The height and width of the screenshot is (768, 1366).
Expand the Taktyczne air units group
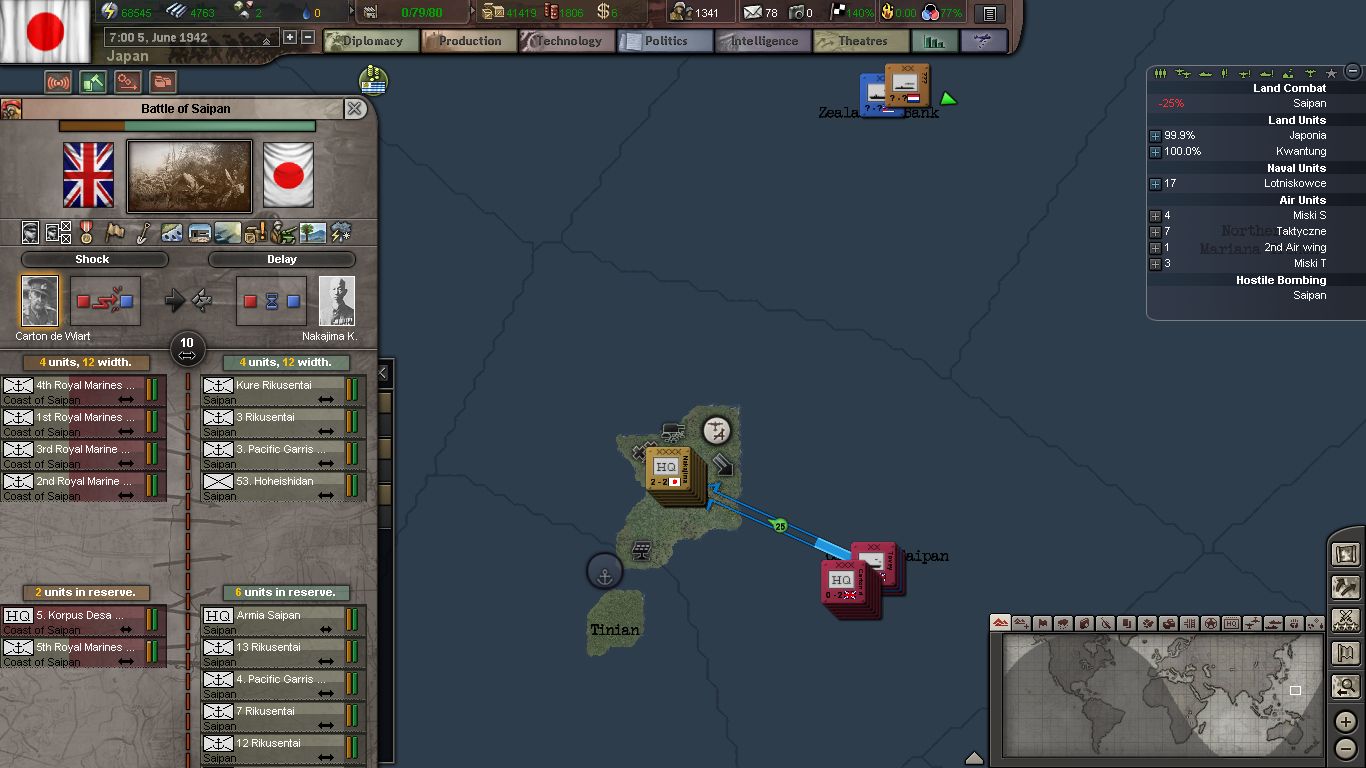click(x=1155, y=232)
